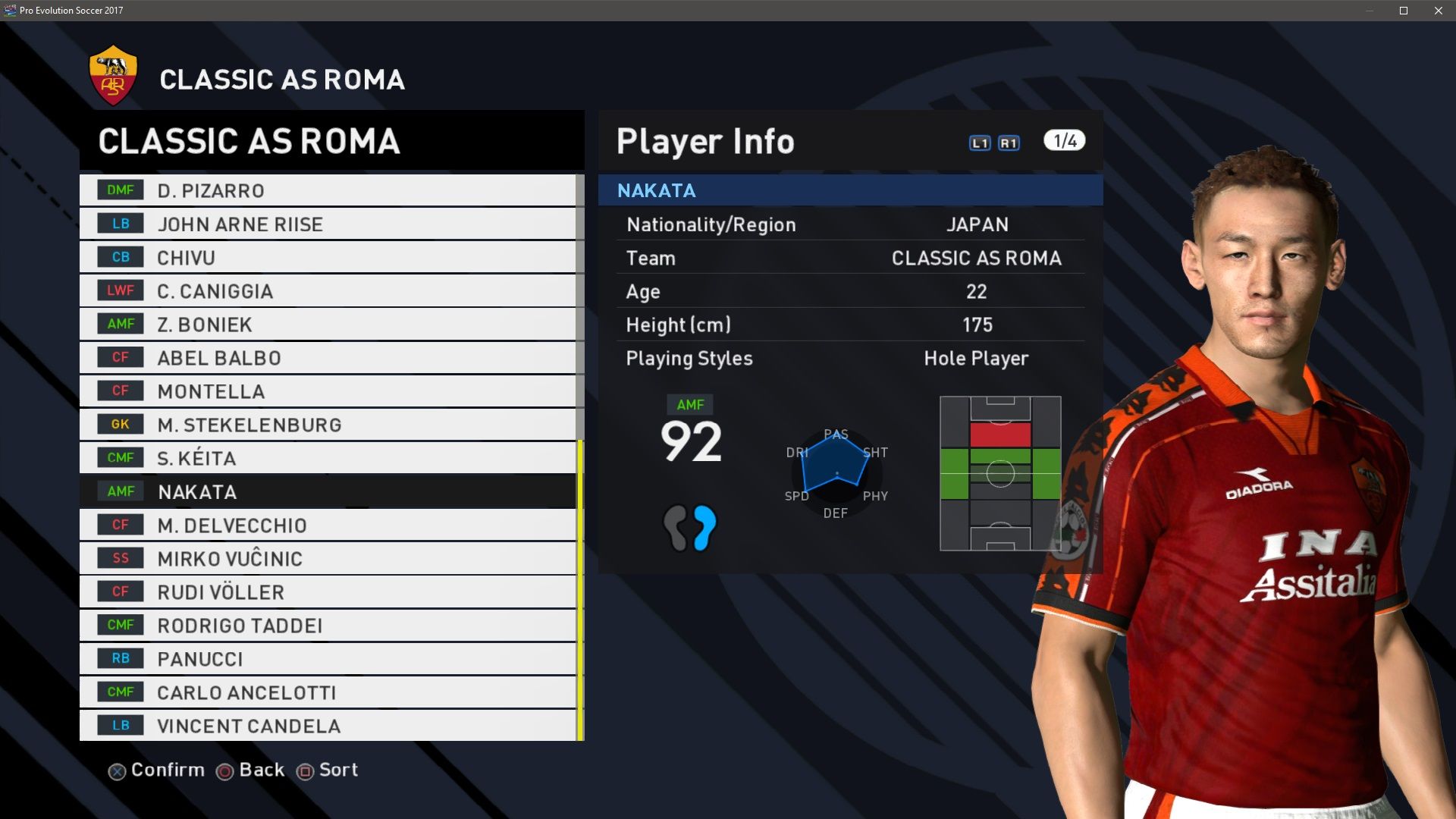Select Z. Boniek in the squad list
Screen dimensions: 1456x819
coord(328,324)
